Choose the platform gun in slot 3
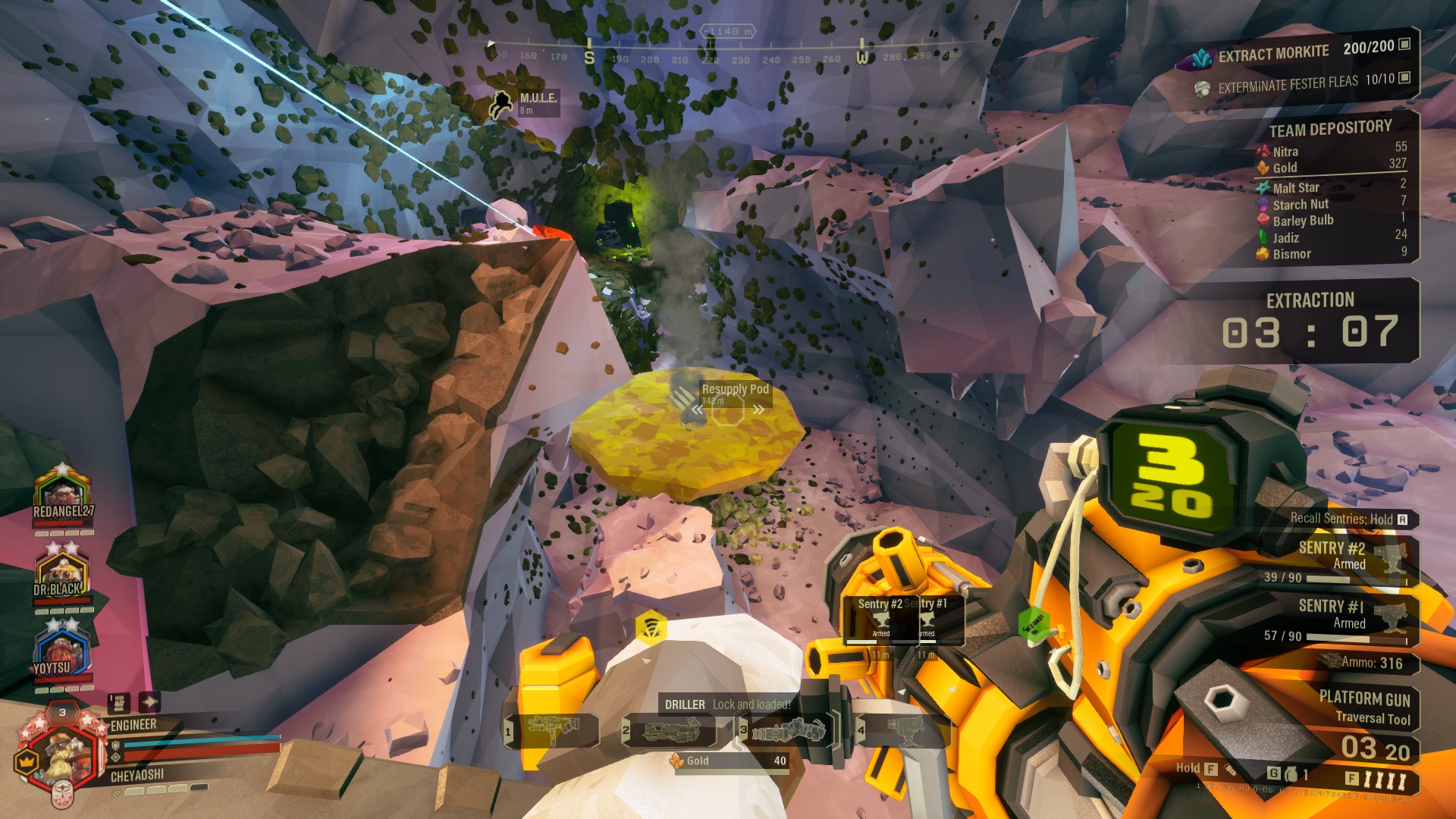Viewport: 1456px width, 819px height. pyautogui.click(x=786, y=730)
